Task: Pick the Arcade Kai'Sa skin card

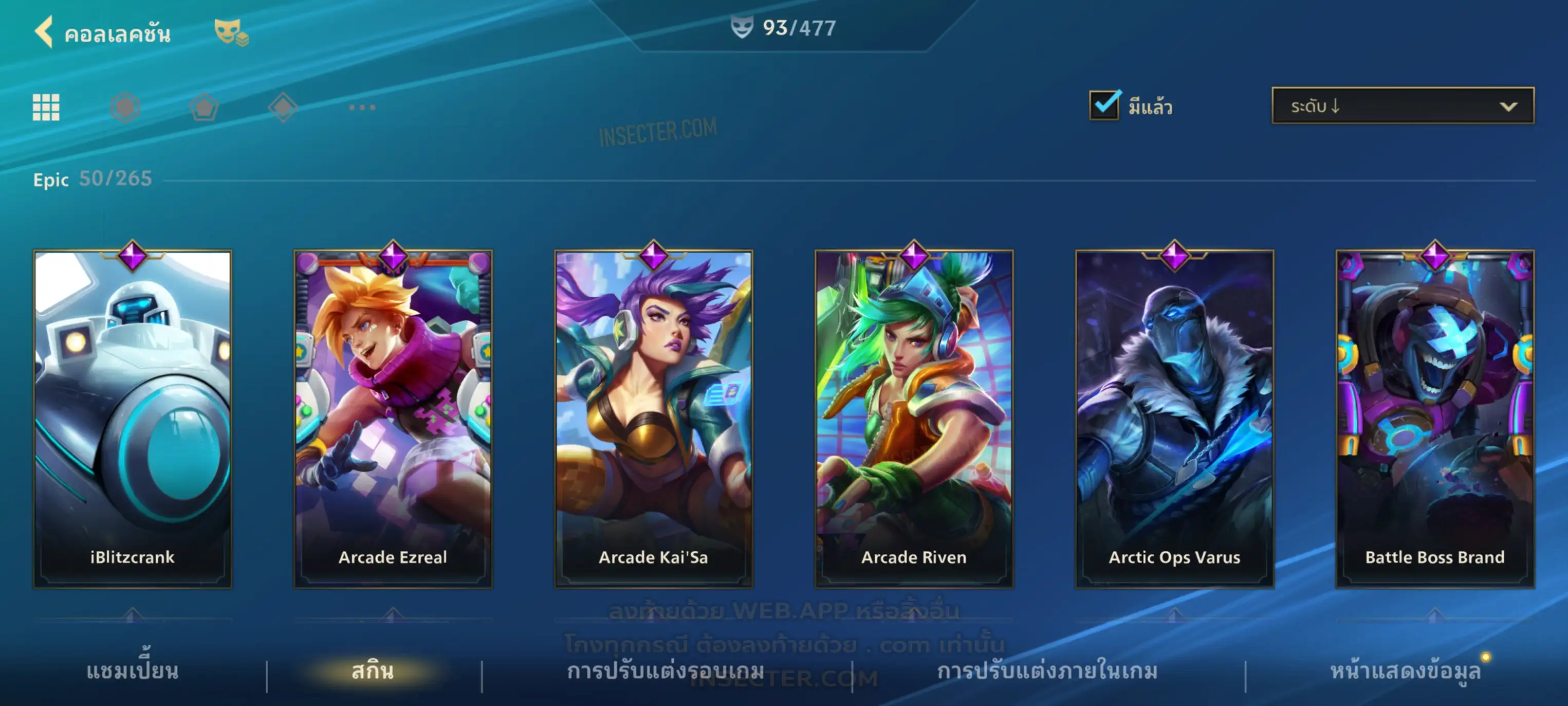Action: tap(654, 419)
